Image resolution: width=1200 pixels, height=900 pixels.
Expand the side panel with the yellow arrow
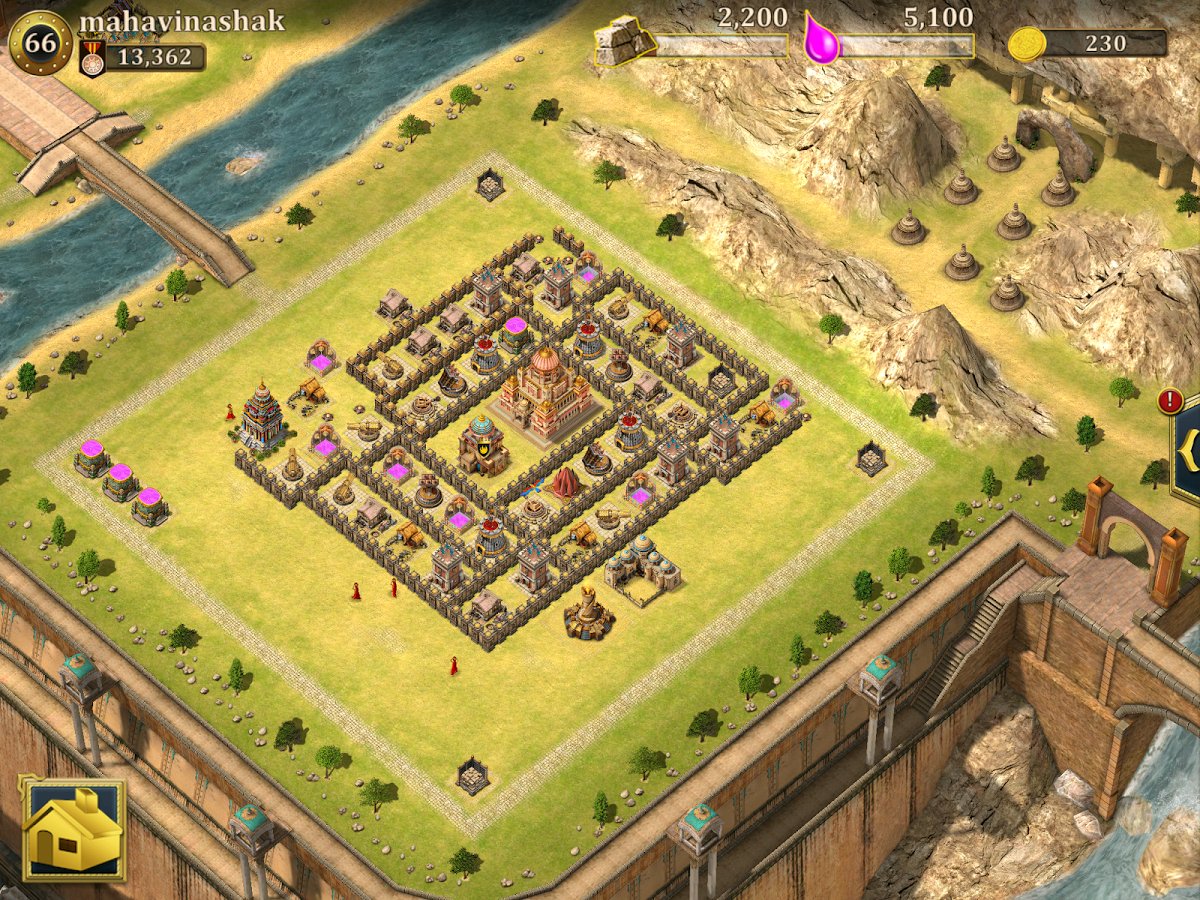pyautogui.click(x=1188, y=452)
